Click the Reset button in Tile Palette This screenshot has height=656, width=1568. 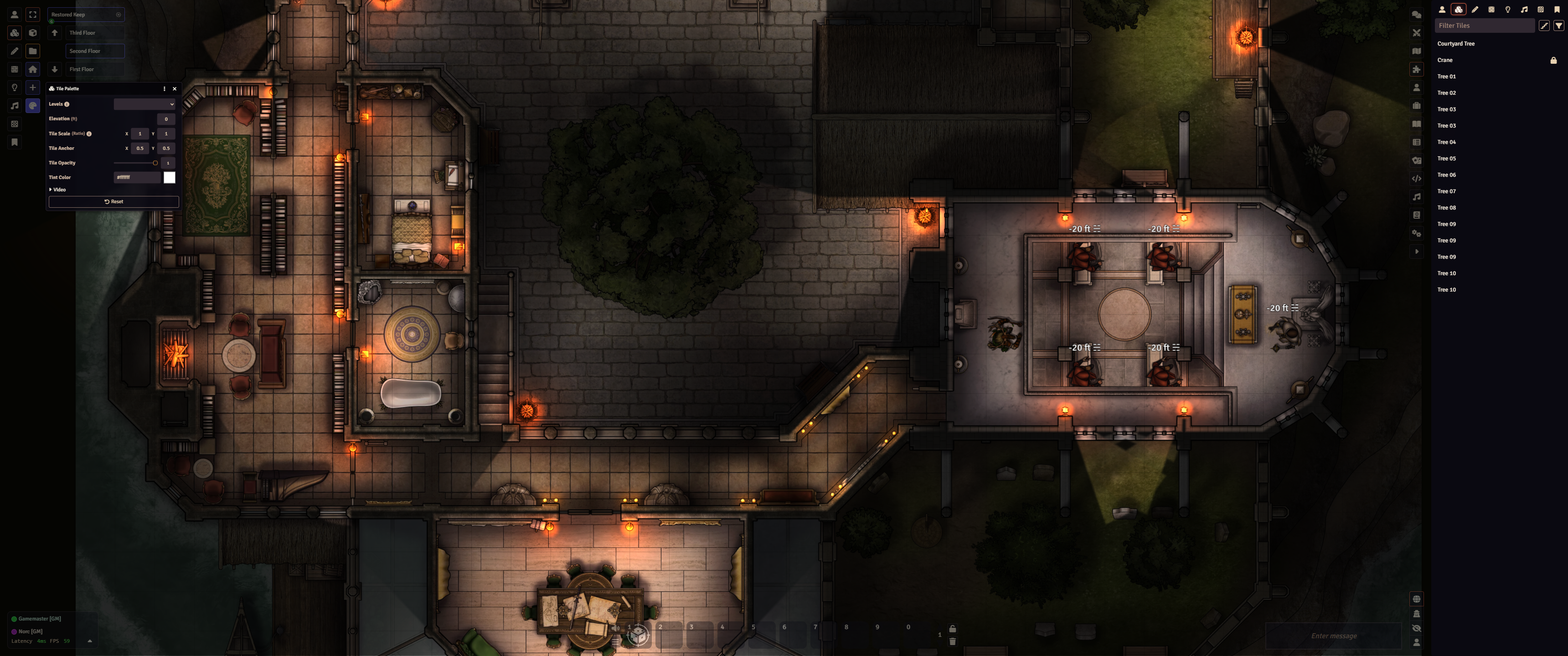tap(114, 201)
